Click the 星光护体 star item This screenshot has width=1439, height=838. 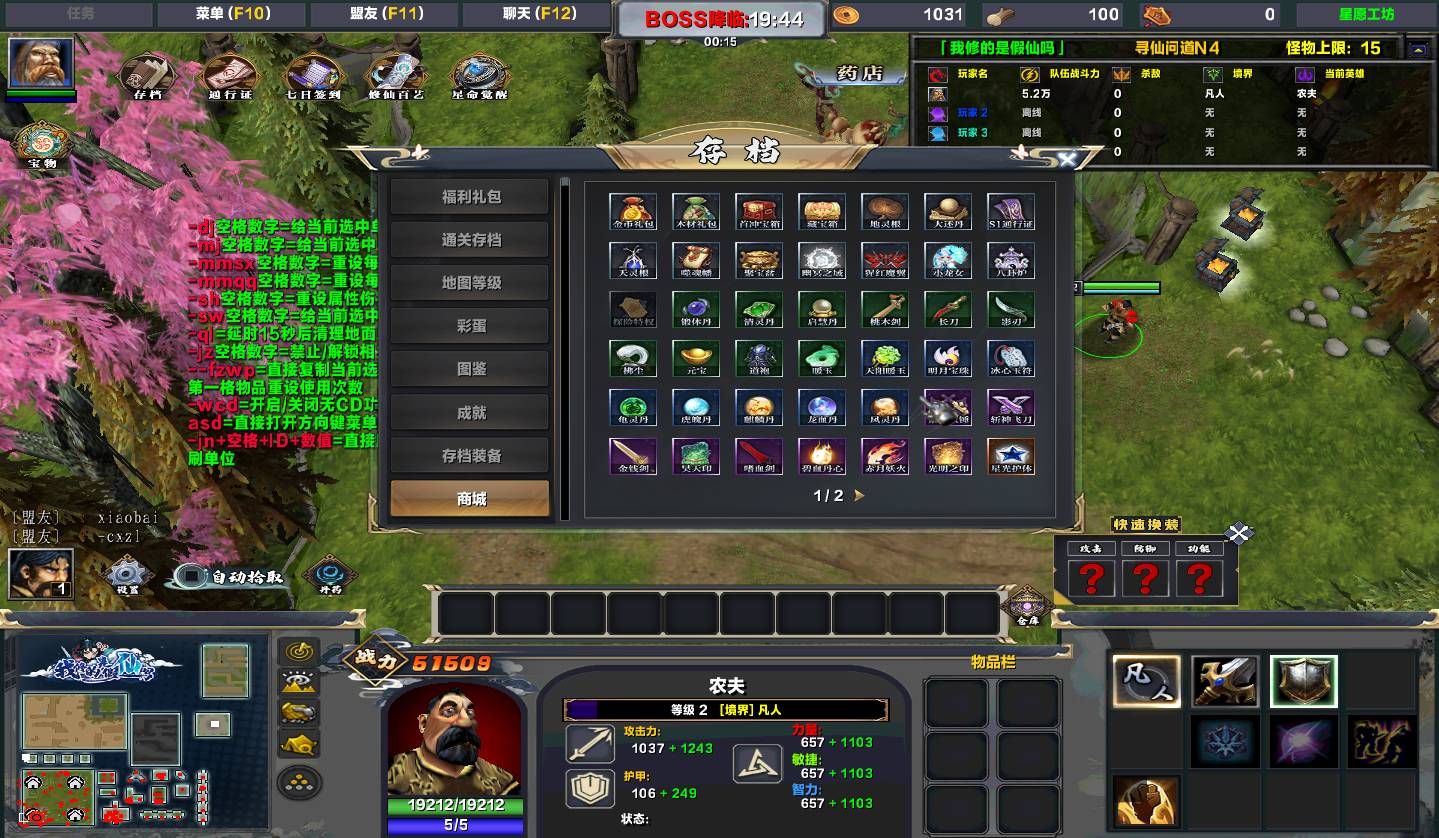tap(1011, 456)
